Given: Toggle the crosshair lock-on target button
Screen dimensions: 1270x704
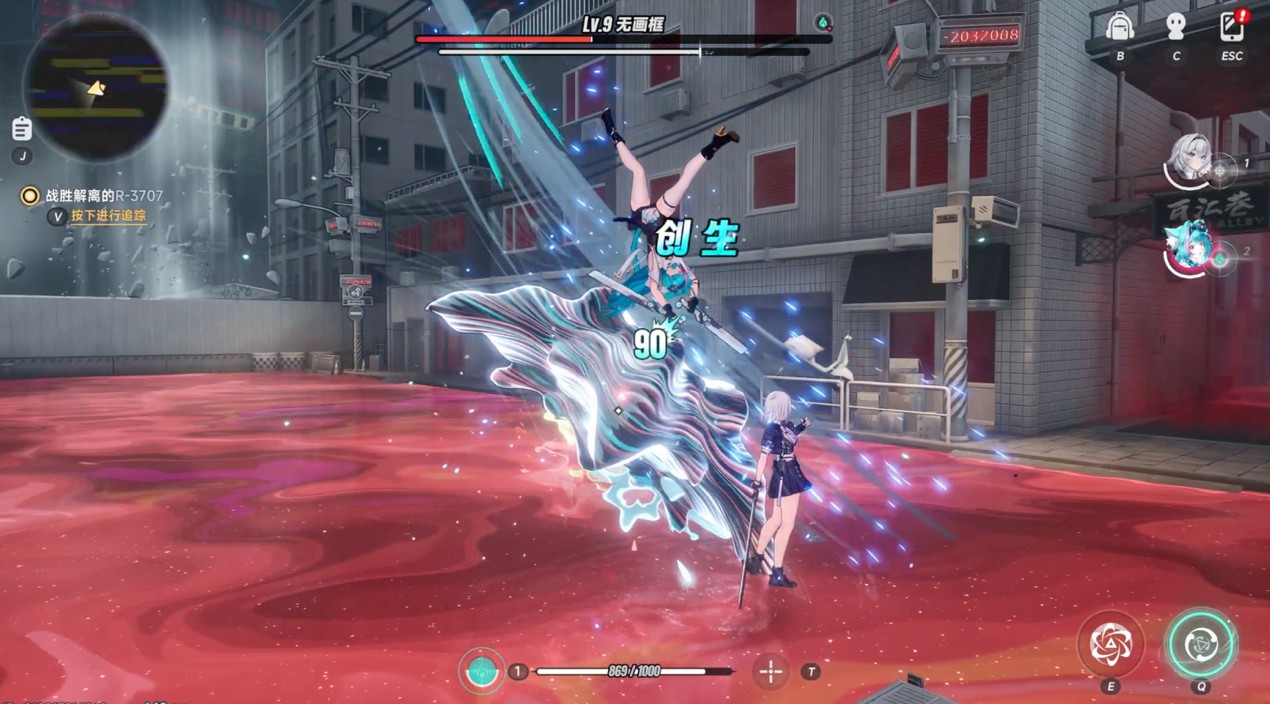Looking at the screenshot, I should pyautogui.click(x=771, y=672).
